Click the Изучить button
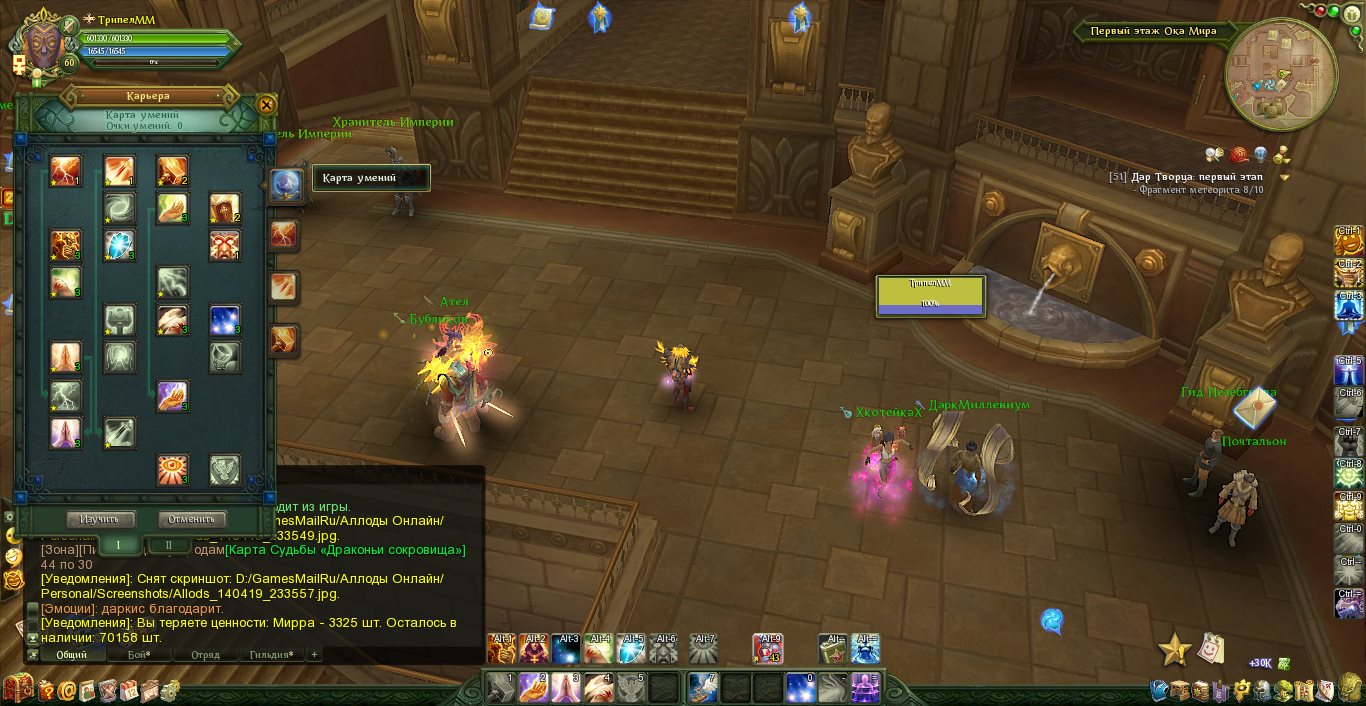This screenshot has width=1366, height=706. coord(101,519)
